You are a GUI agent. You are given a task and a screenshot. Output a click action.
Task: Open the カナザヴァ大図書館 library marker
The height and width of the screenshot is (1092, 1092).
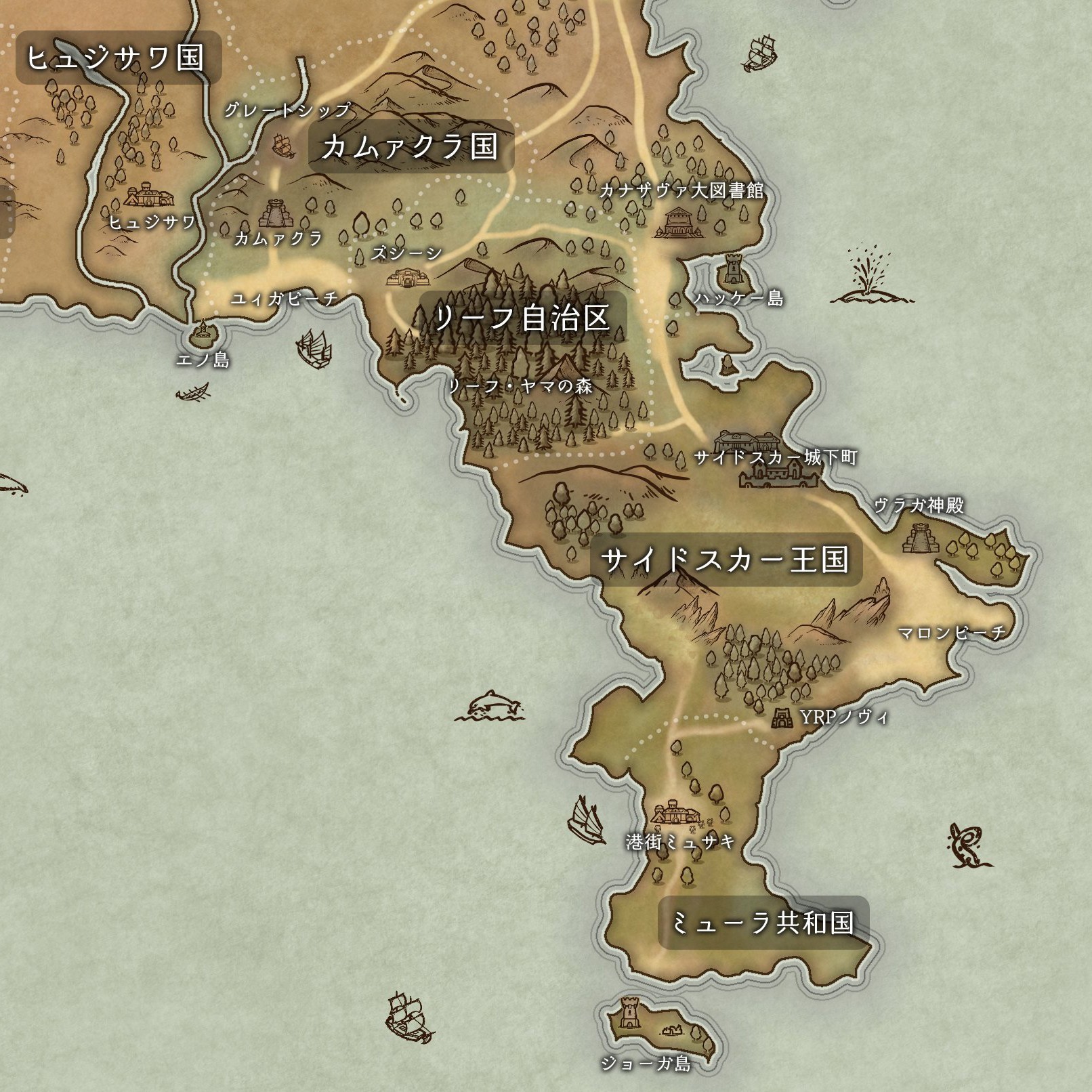pos(679,222)
